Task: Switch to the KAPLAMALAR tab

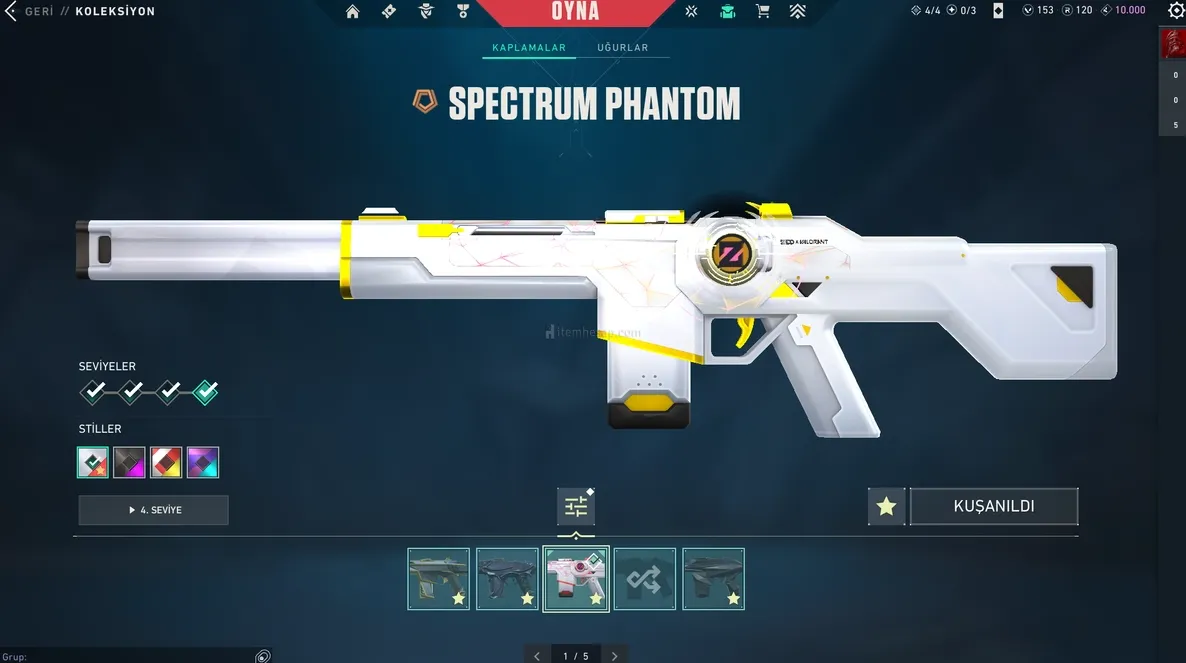Action: 529,48
